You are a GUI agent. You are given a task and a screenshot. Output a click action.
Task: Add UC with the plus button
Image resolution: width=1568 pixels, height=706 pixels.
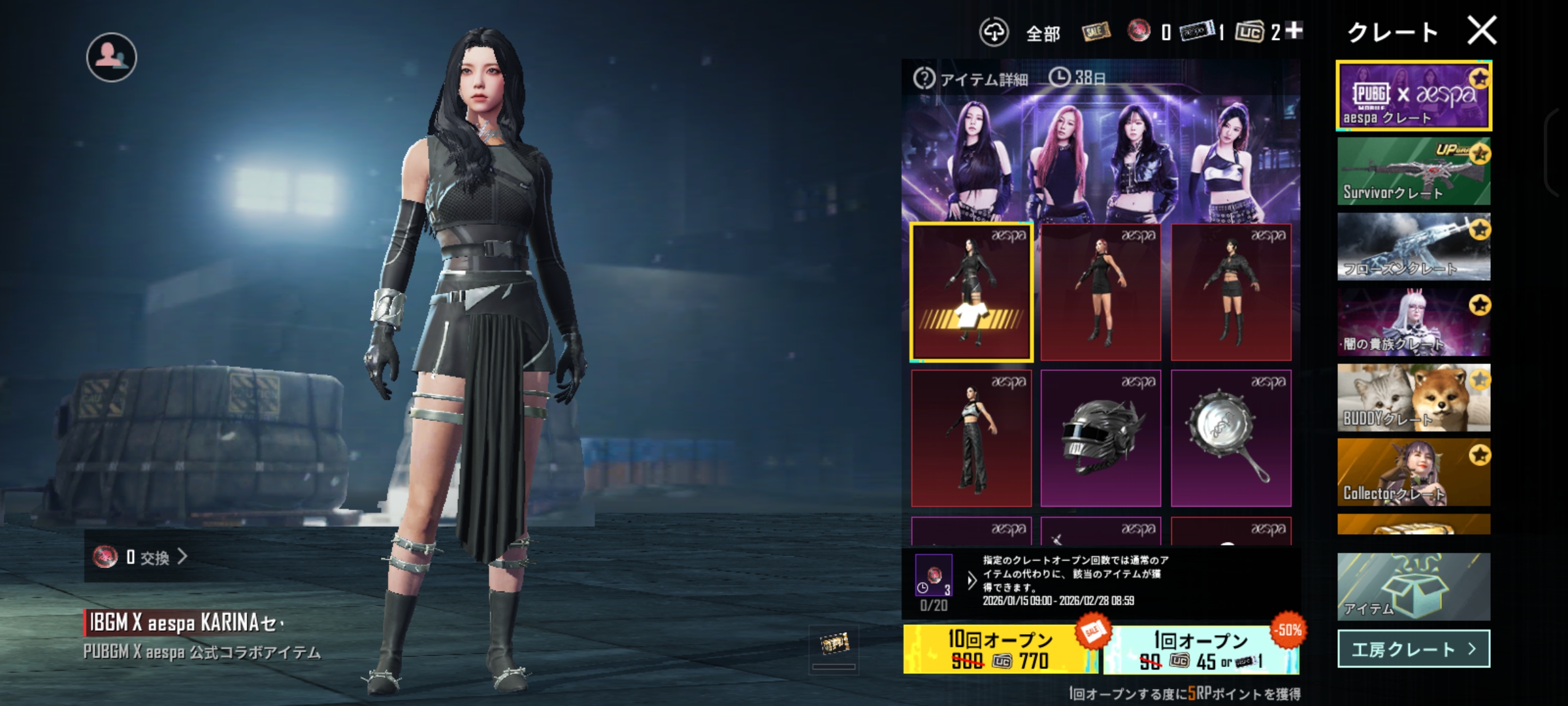1294,30
